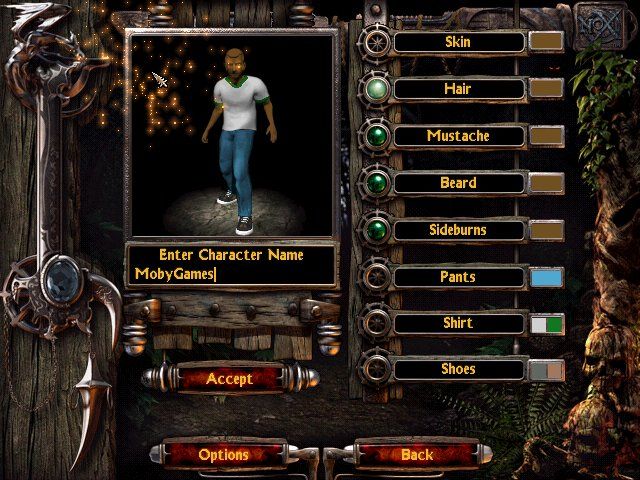Screen dimensions: 640x480
Task: Open the Options menu
Action: click(223, 454)
